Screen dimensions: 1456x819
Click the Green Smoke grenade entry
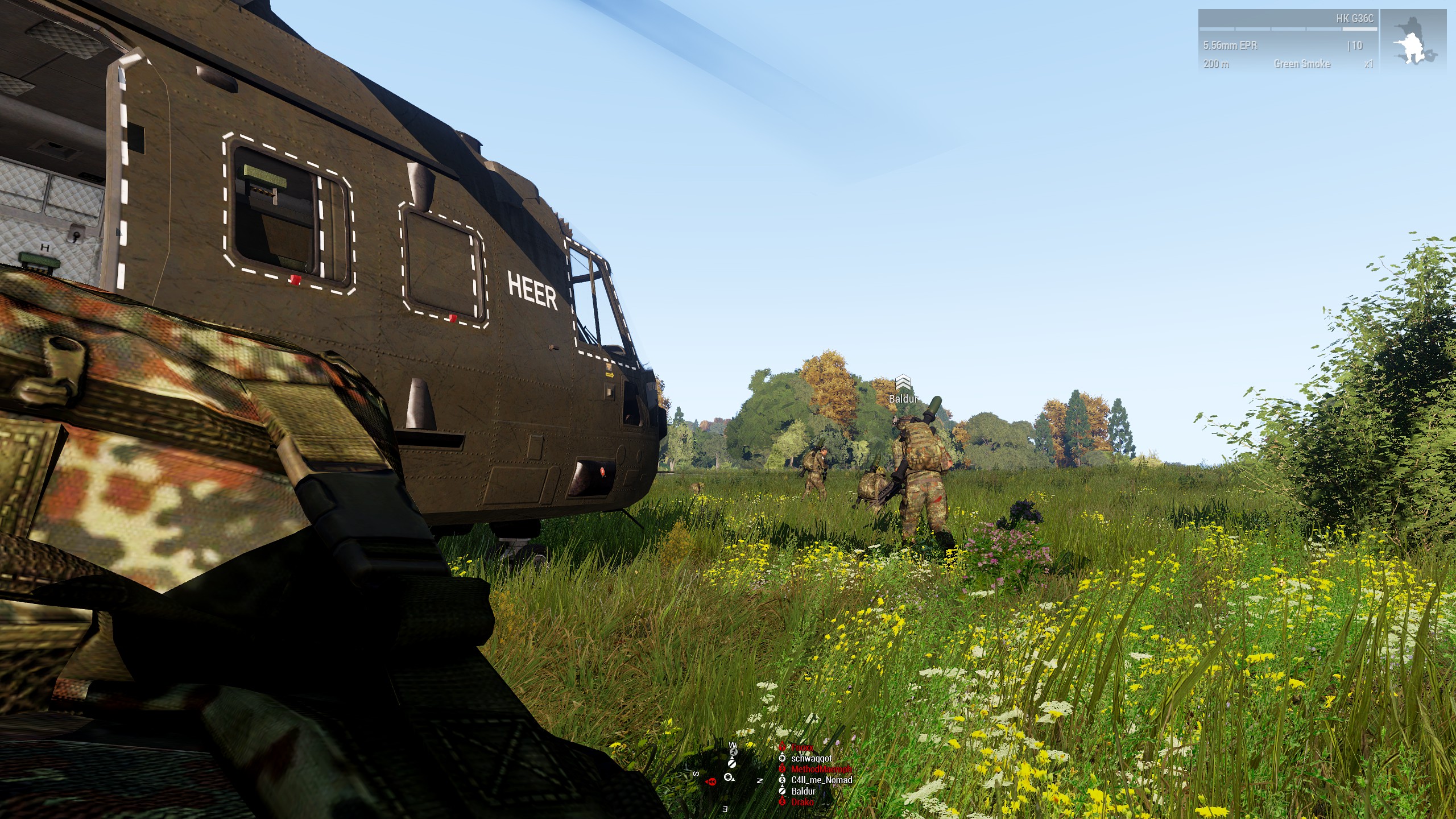point(1302,64)
